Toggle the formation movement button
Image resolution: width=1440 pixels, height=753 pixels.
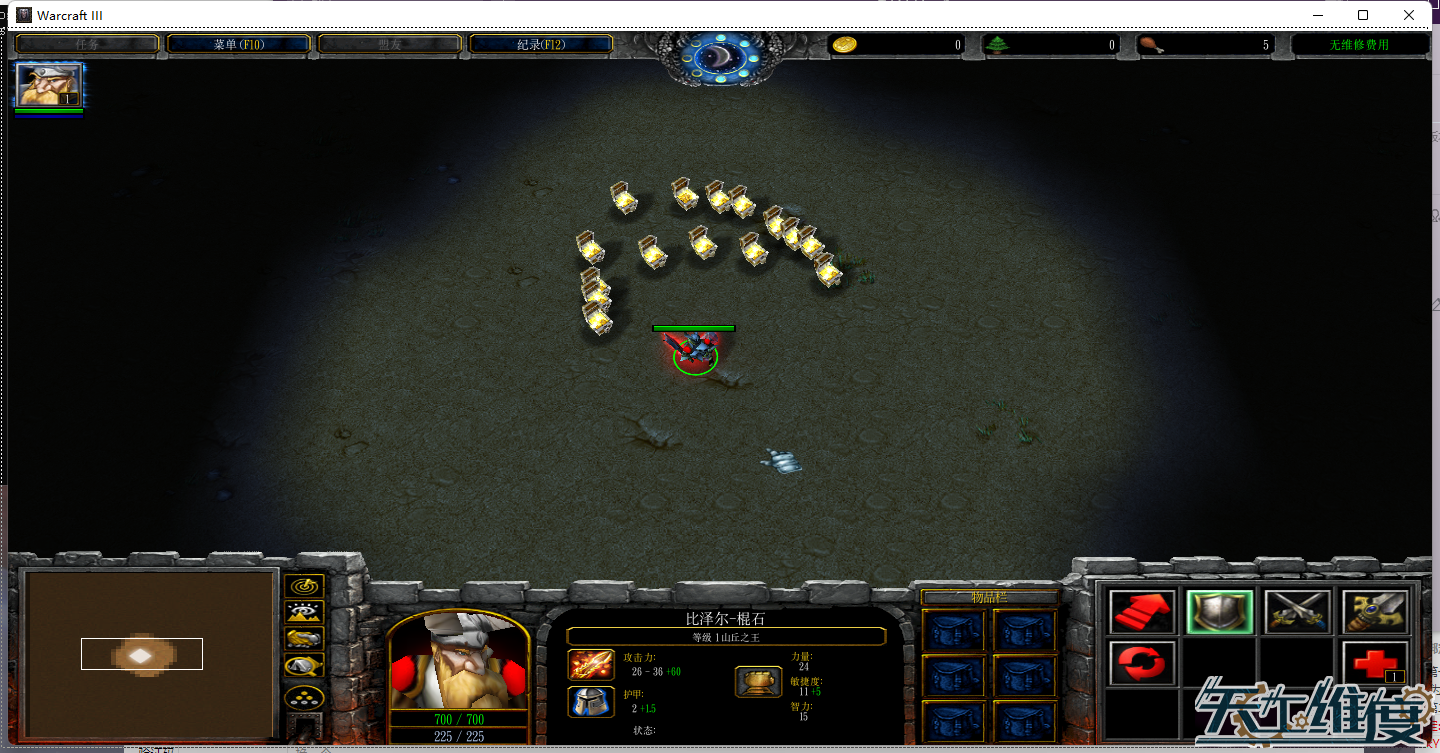coord(304,697)
